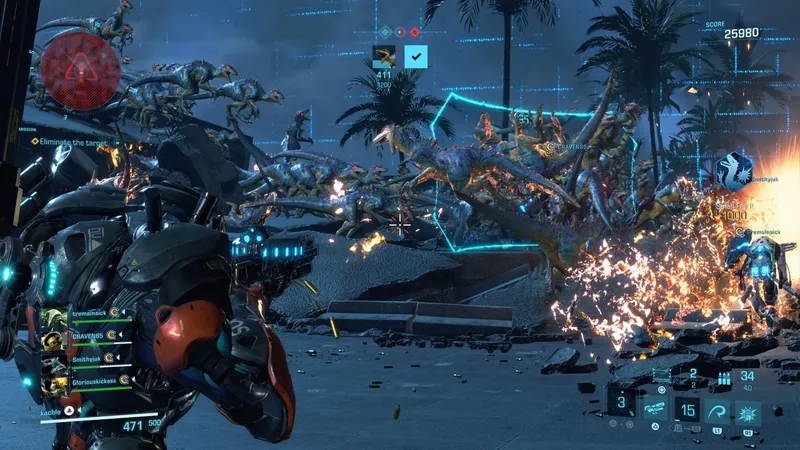Click the checkmark completed objective box
This screenshot has width=800, height=450.
coord(415,56)
